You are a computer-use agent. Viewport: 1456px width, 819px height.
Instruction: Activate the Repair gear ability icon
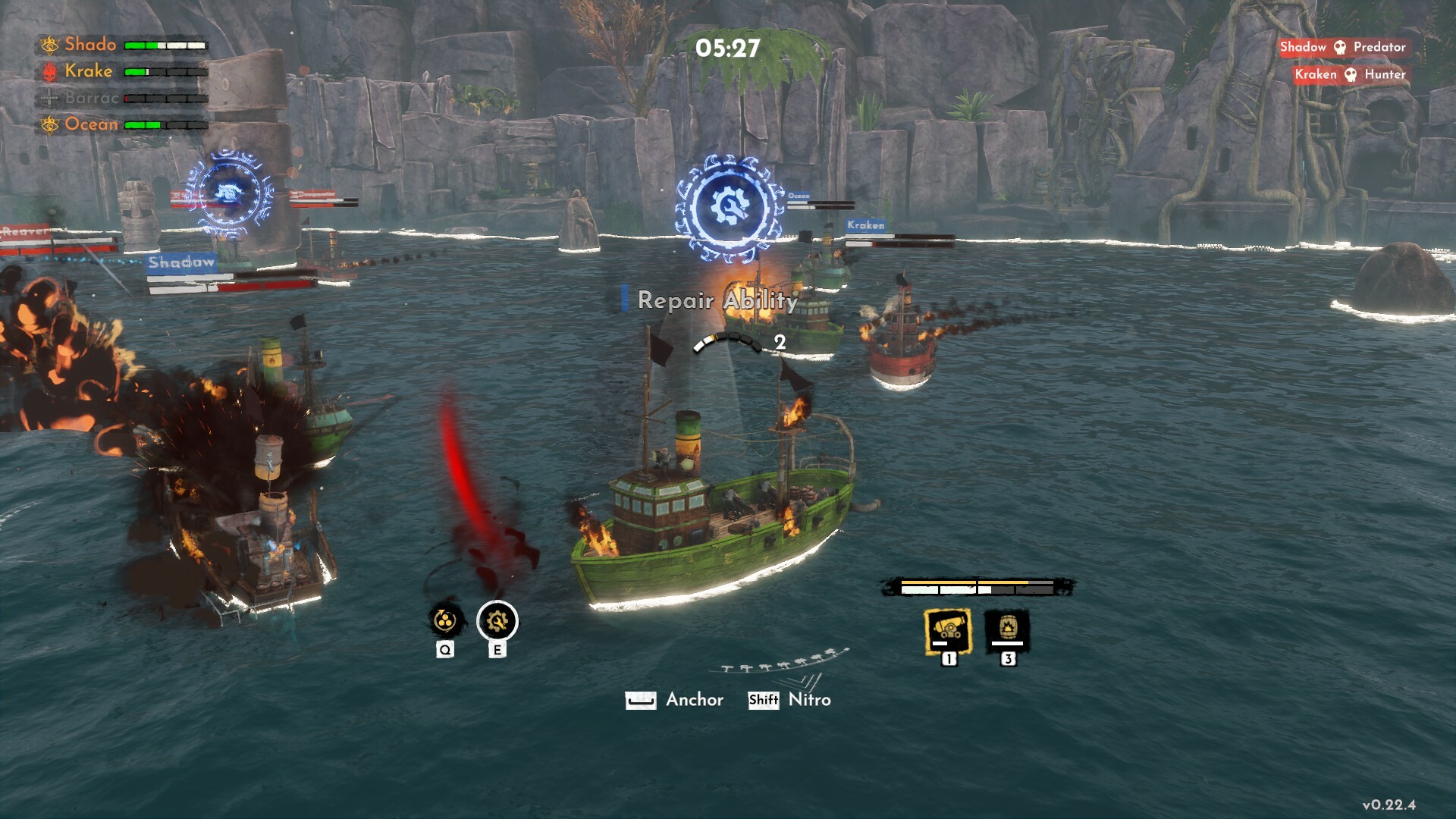tap(497, 622)
